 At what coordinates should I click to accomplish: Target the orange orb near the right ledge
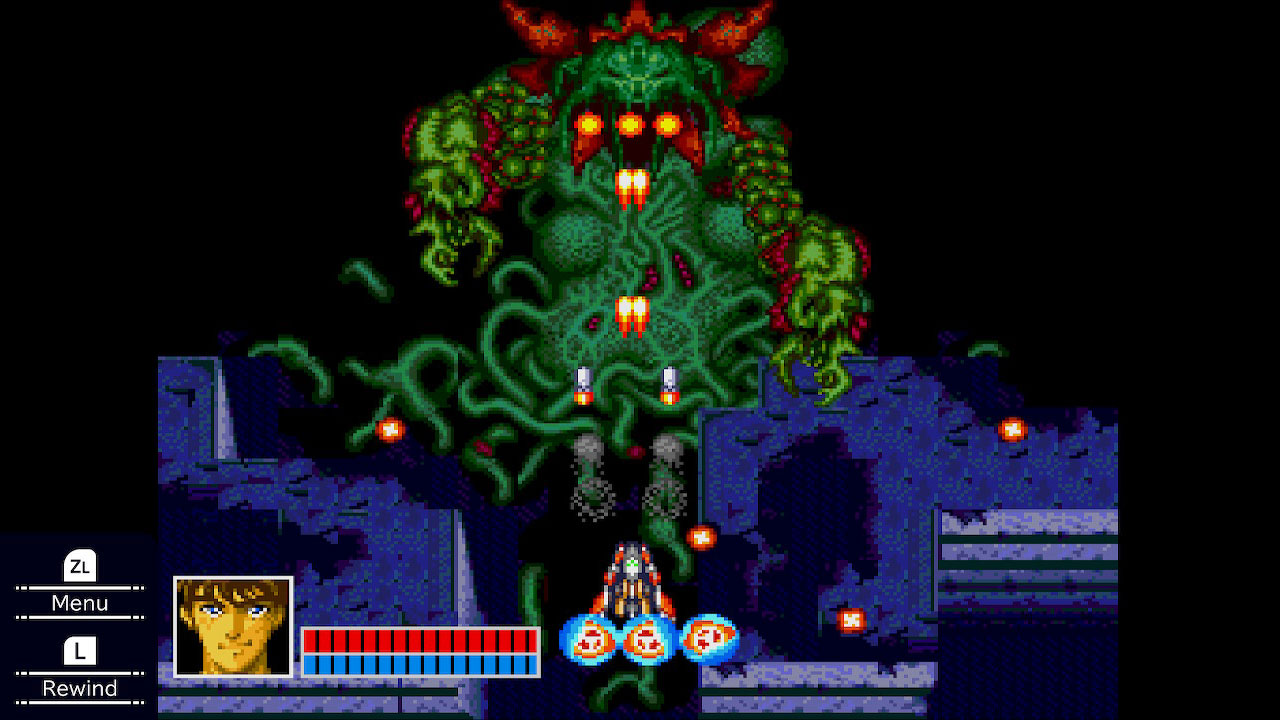[1013, 427]
